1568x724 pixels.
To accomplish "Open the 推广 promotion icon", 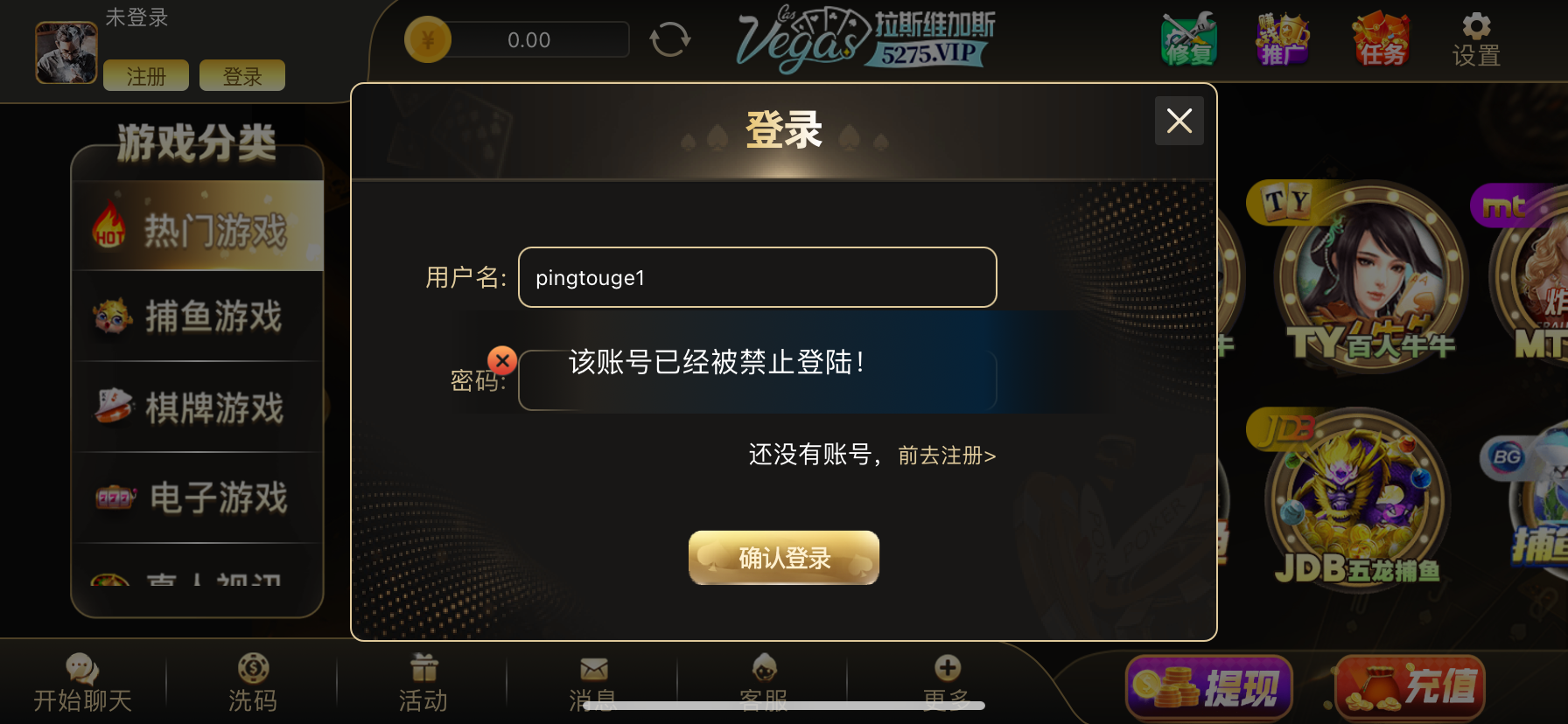I will point(1282,39).
